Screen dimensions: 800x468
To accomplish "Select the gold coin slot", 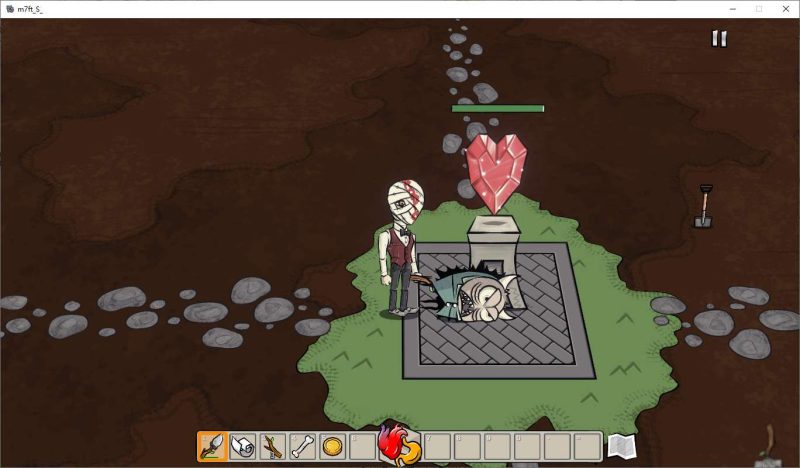I will pyautogui.click(x=332, y=446).
